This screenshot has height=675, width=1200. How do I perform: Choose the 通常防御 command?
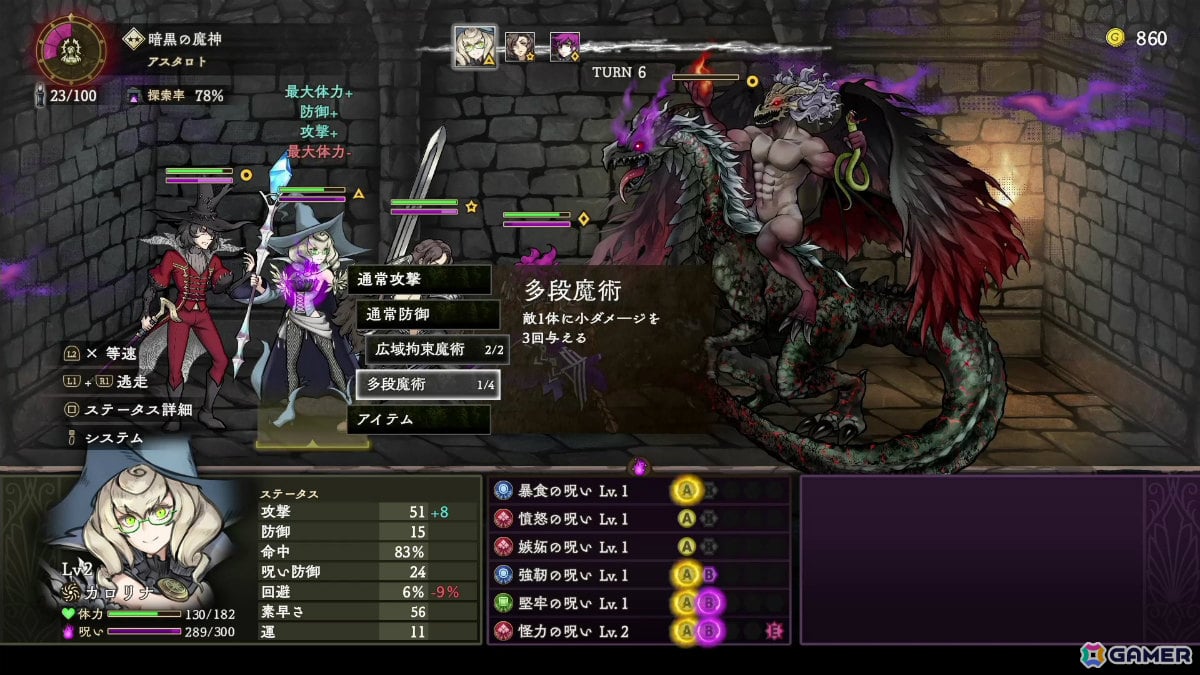click(x=428, y=314)
